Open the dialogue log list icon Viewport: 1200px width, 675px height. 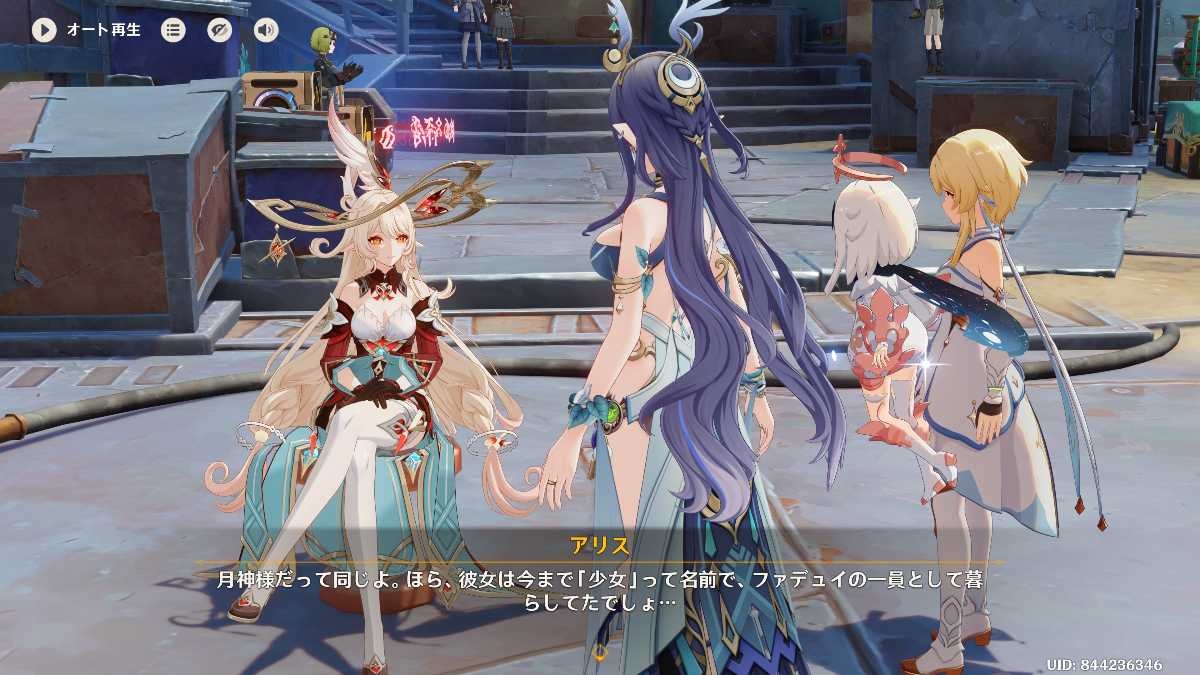click(173, 30)
